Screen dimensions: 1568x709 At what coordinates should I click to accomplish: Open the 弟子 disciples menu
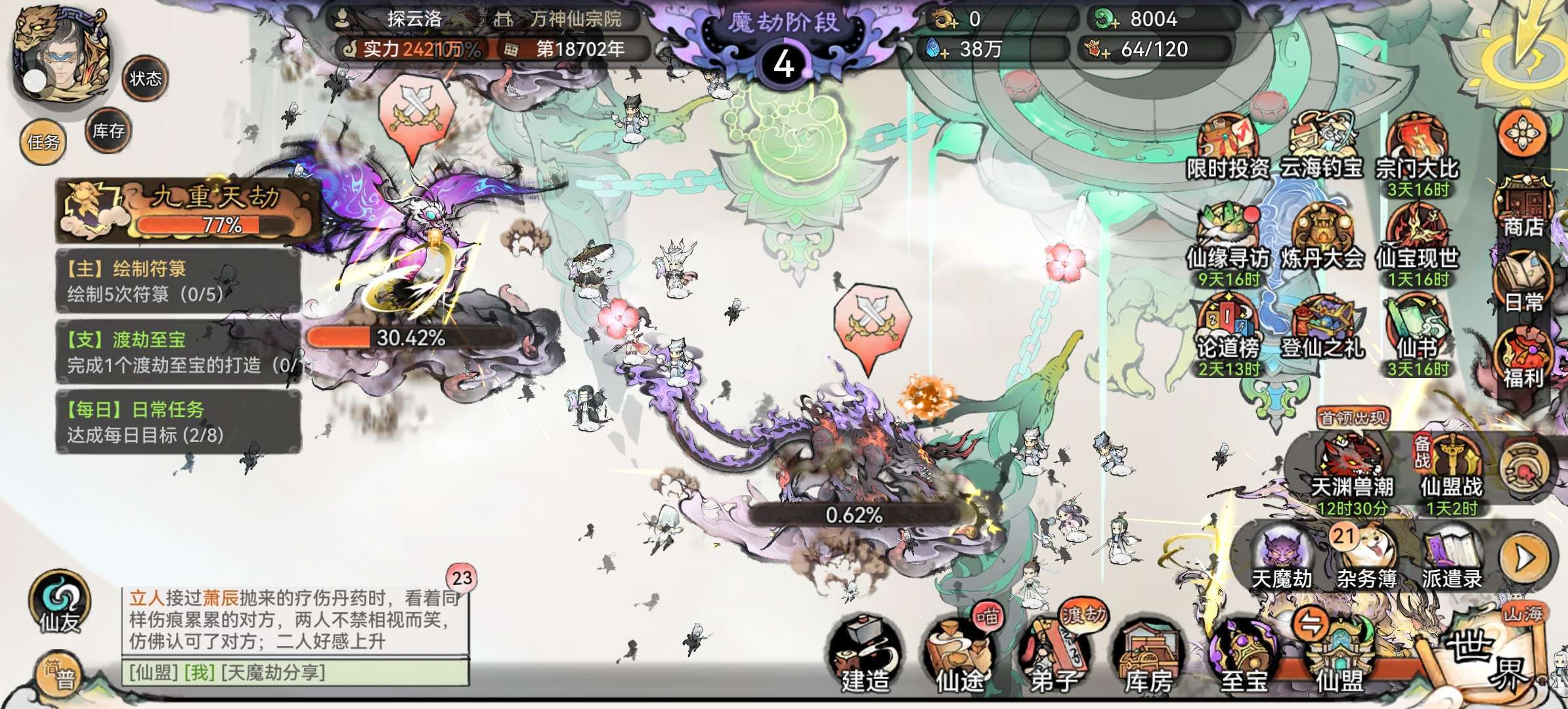pos(1054,656)
